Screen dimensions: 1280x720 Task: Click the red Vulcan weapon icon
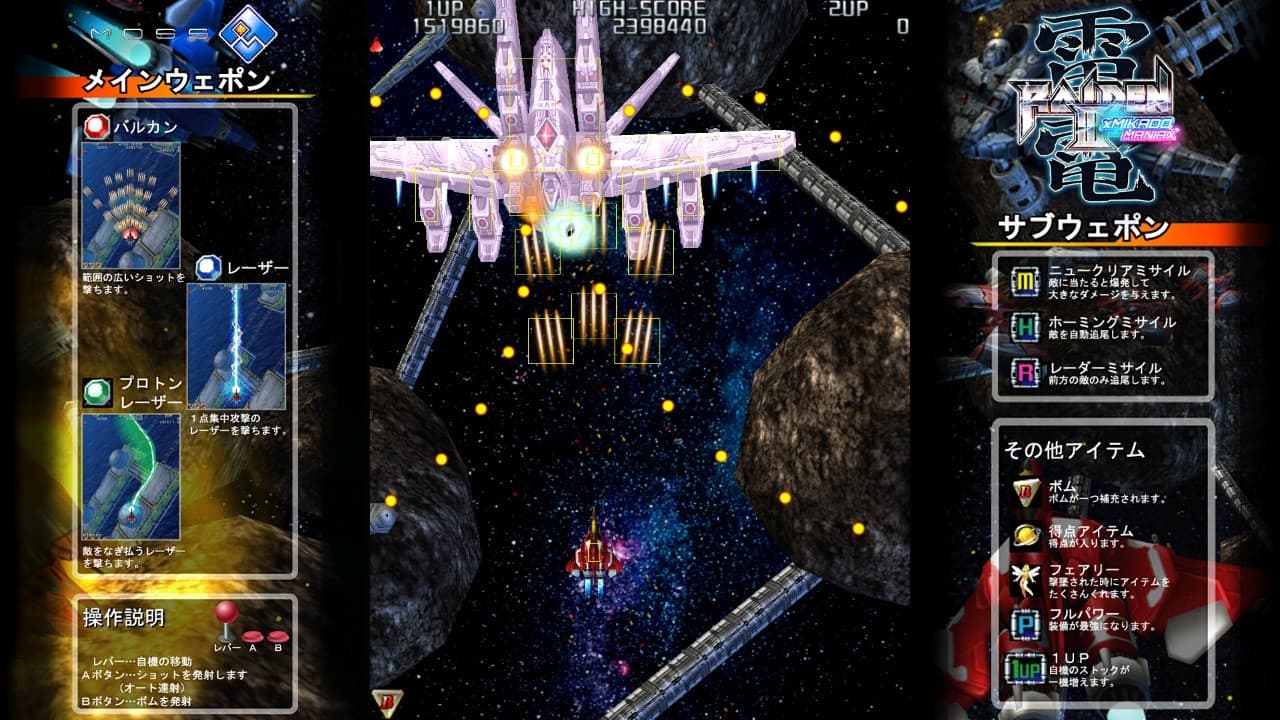[x=96, y=127]
